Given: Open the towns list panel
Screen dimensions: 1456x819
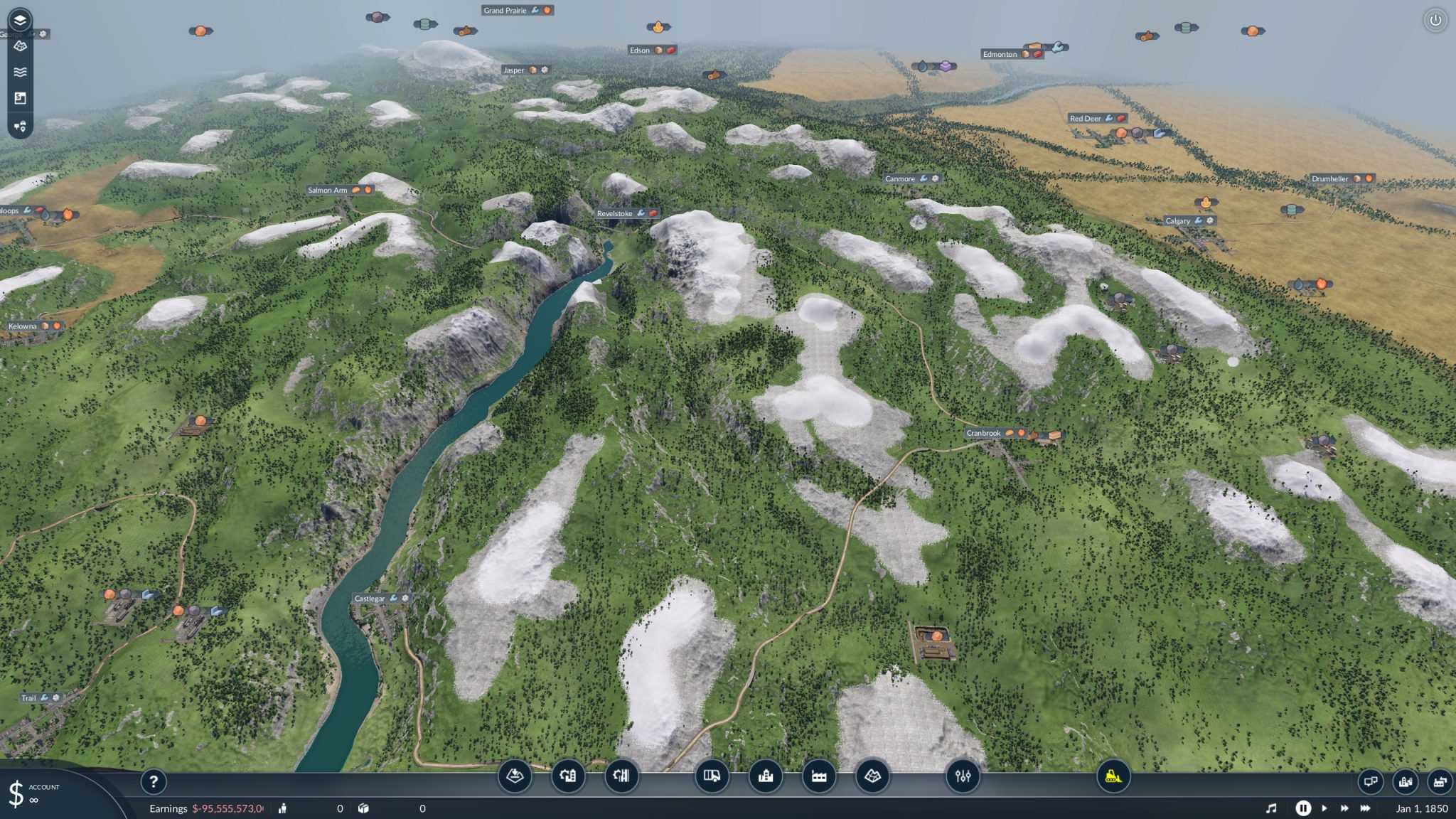Looking at the screenshot, I should pos(1406,781).
